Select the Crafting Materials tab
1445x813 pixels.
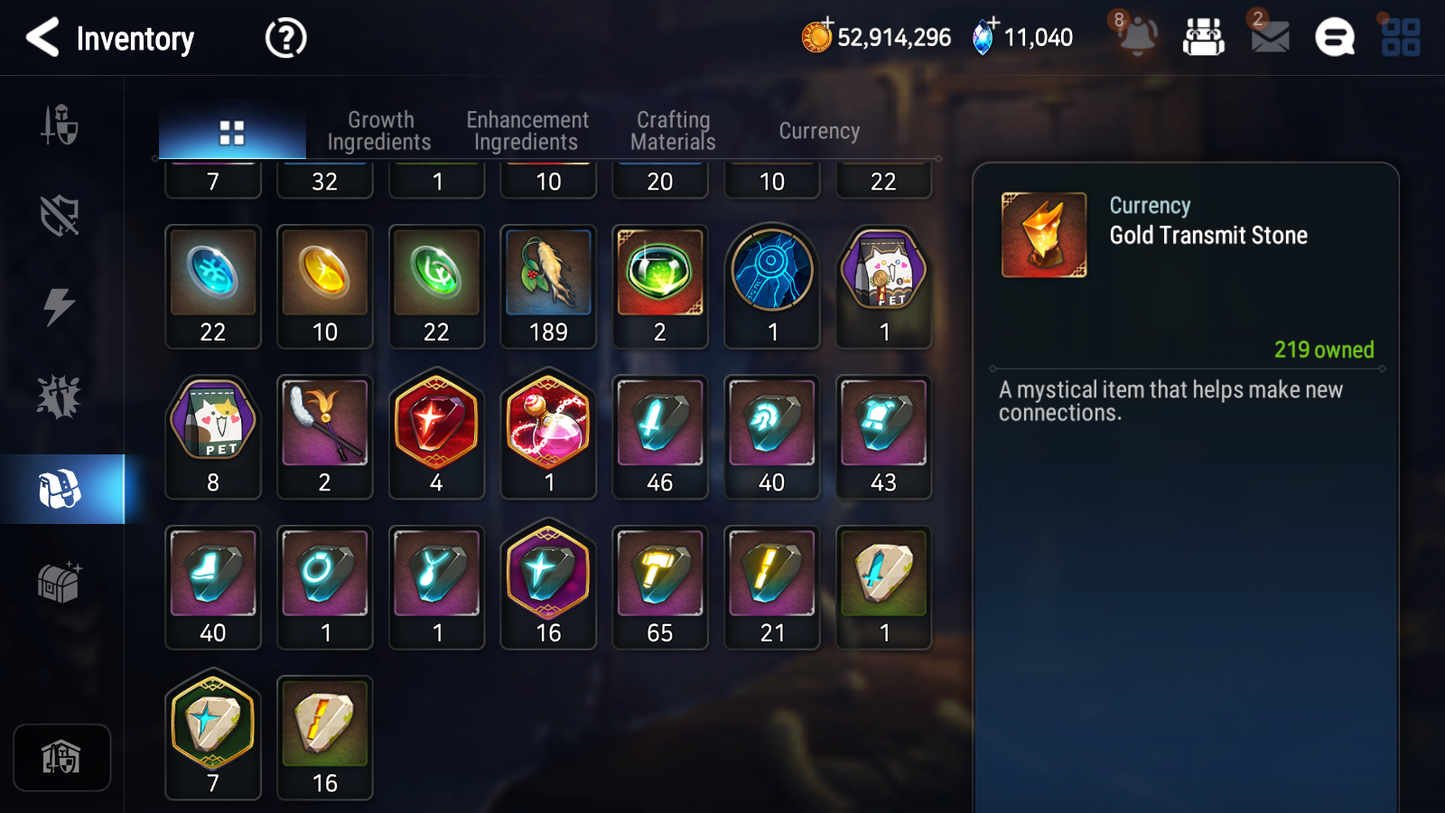click(672, 131)
